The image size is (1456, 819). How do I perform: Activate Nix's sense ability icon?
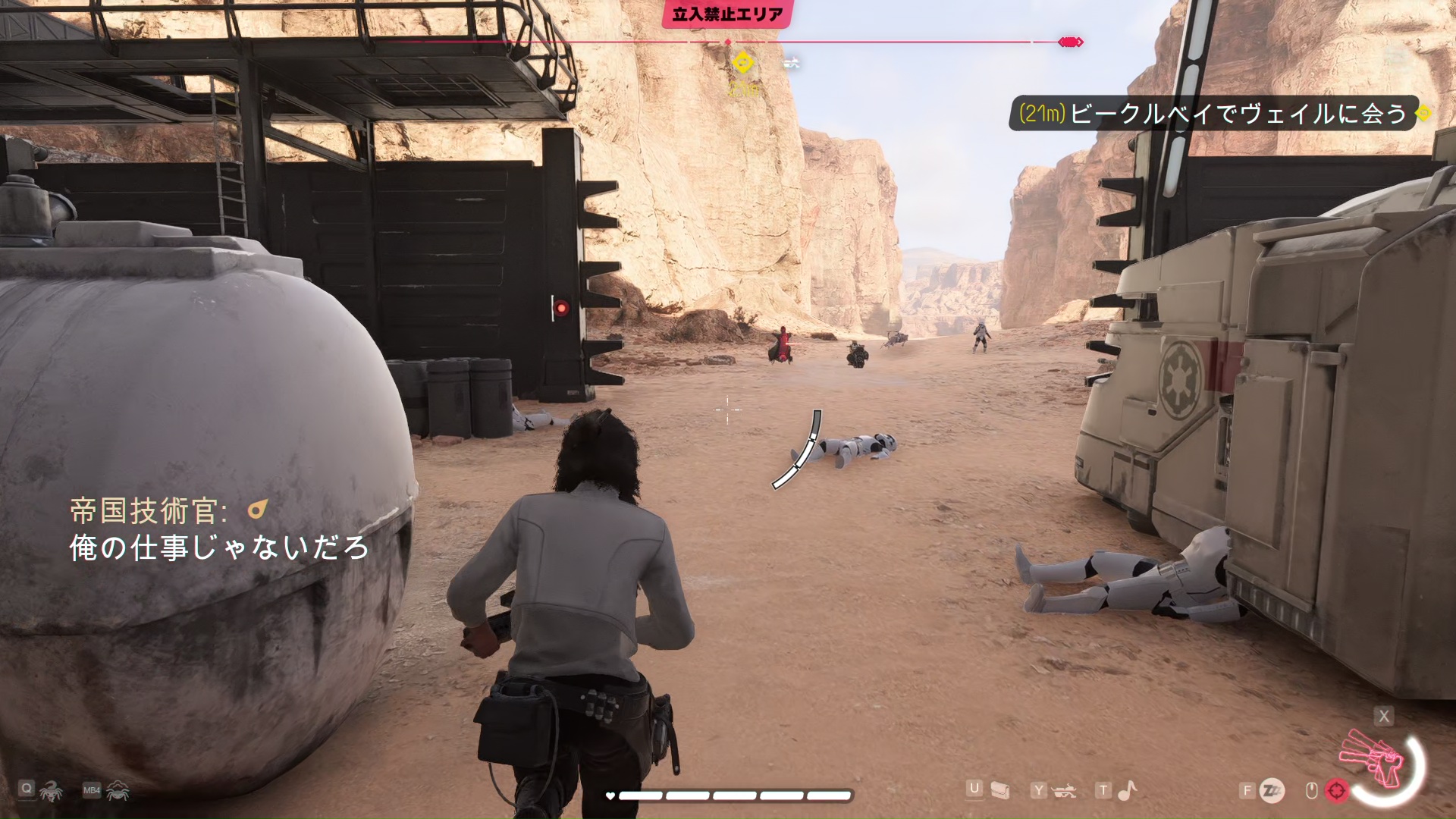(118, 791)
